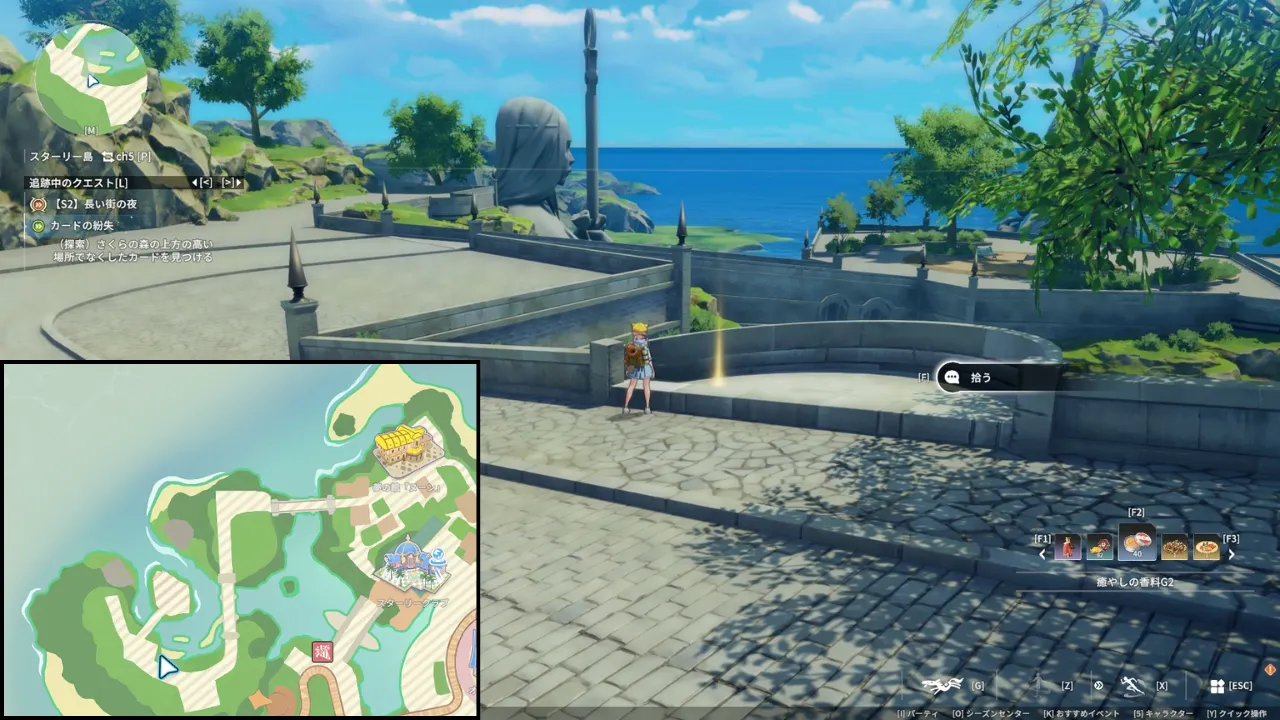Use the 癒やしの香料G2 incense slot

coord(1137,543)
